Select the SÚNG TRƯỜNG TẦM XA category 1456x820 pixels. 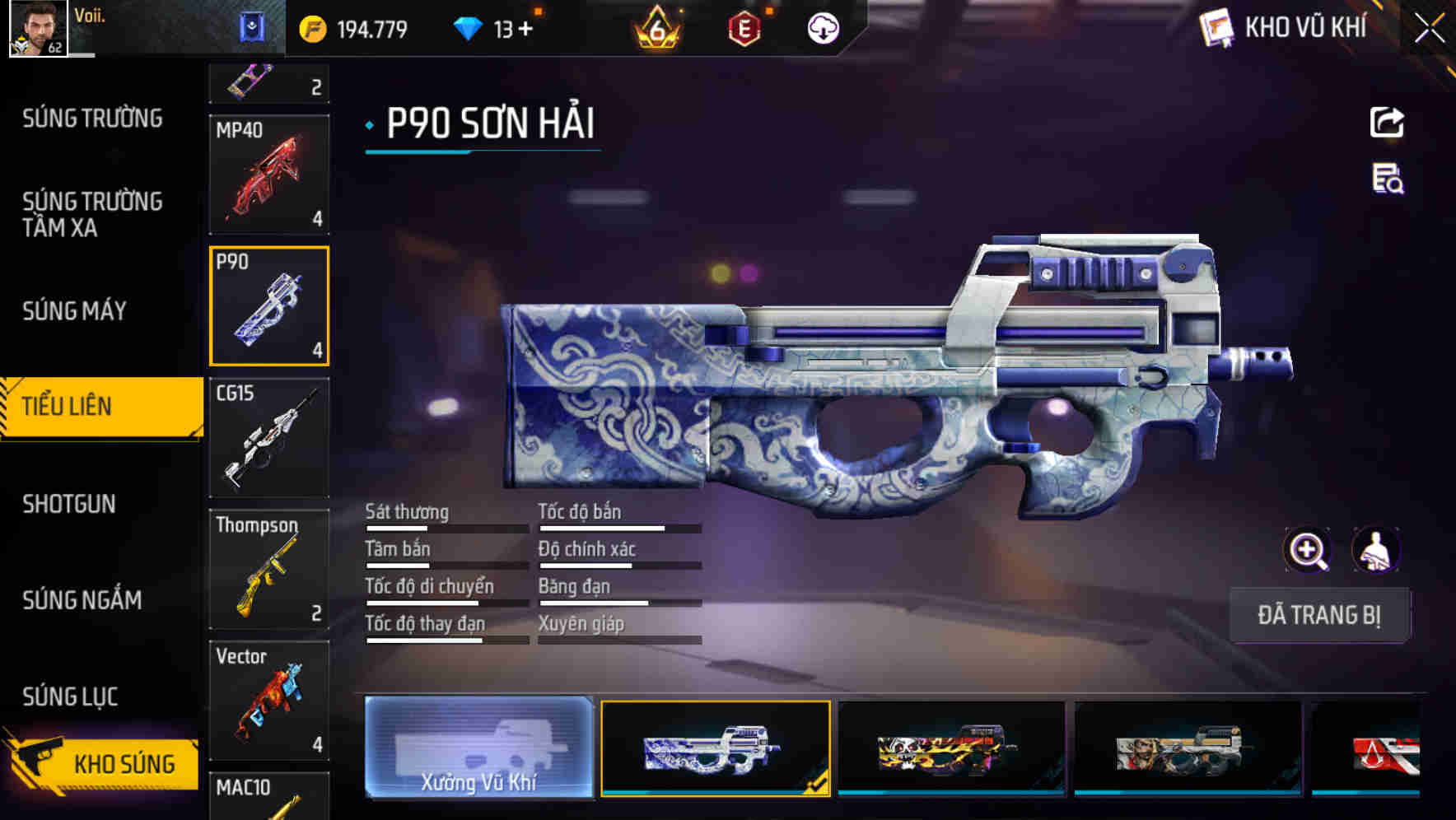[92, 215]
